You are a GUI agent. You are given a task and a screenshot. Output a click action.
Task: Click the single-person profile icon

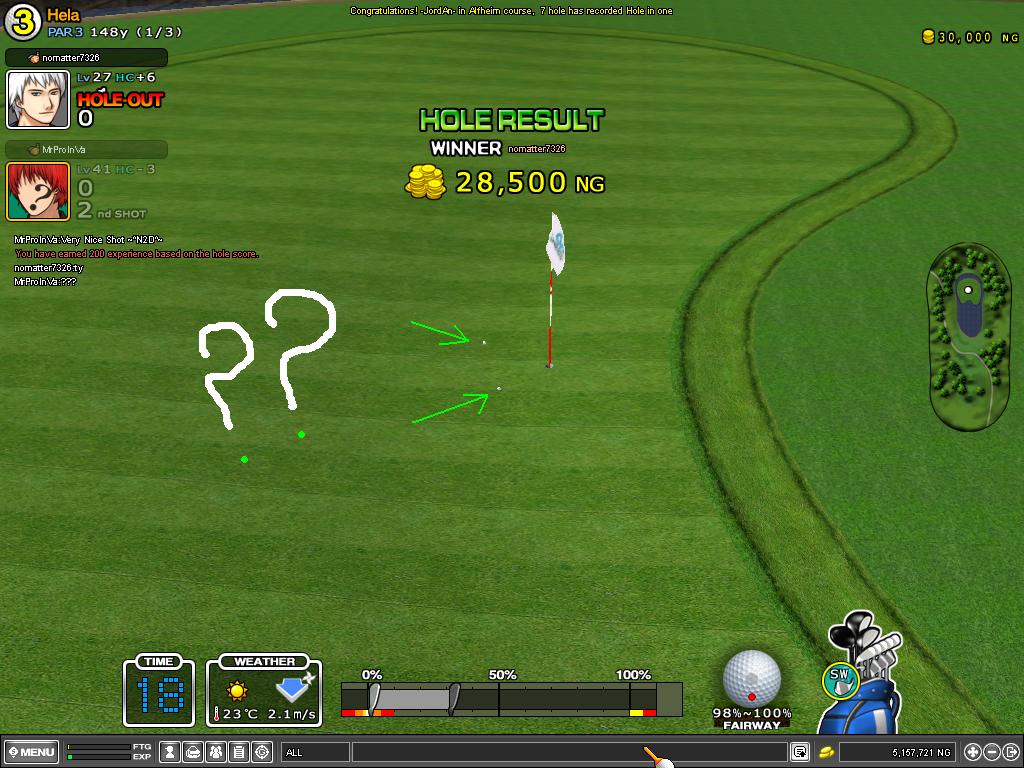[171, 752]
